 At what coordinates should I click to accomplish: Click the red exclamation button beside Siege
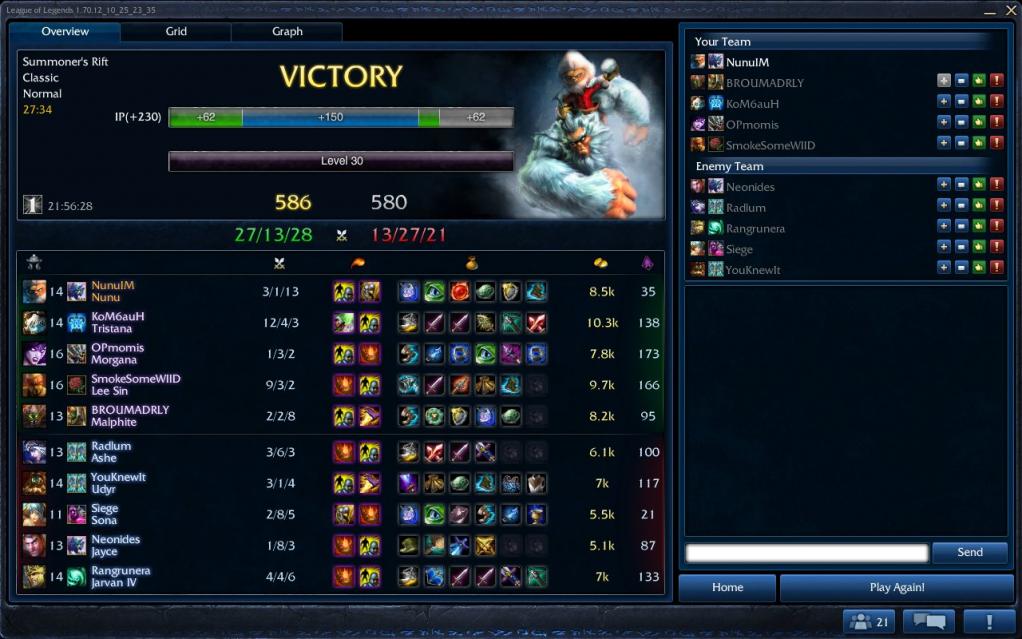[996, 248]
